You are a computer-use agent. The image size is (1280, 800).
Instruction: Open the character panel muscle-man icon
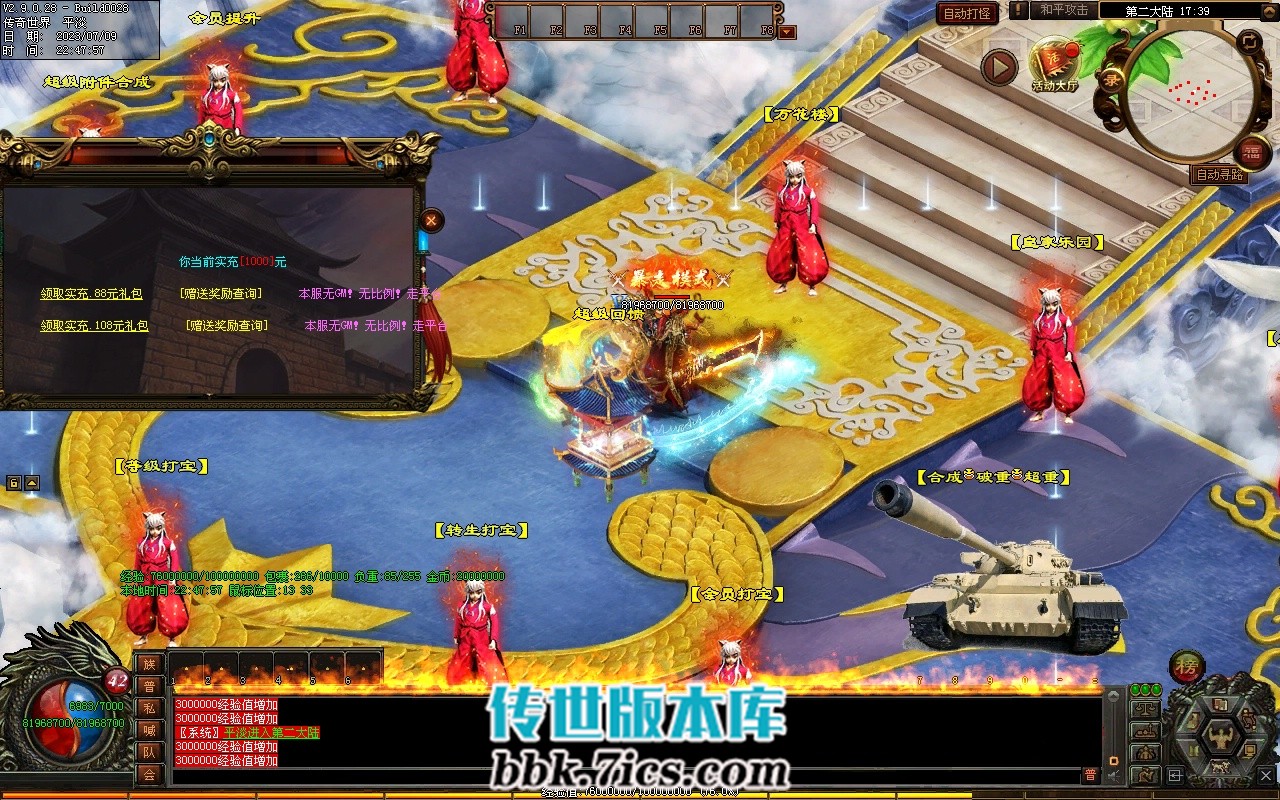pos(1219,738)
